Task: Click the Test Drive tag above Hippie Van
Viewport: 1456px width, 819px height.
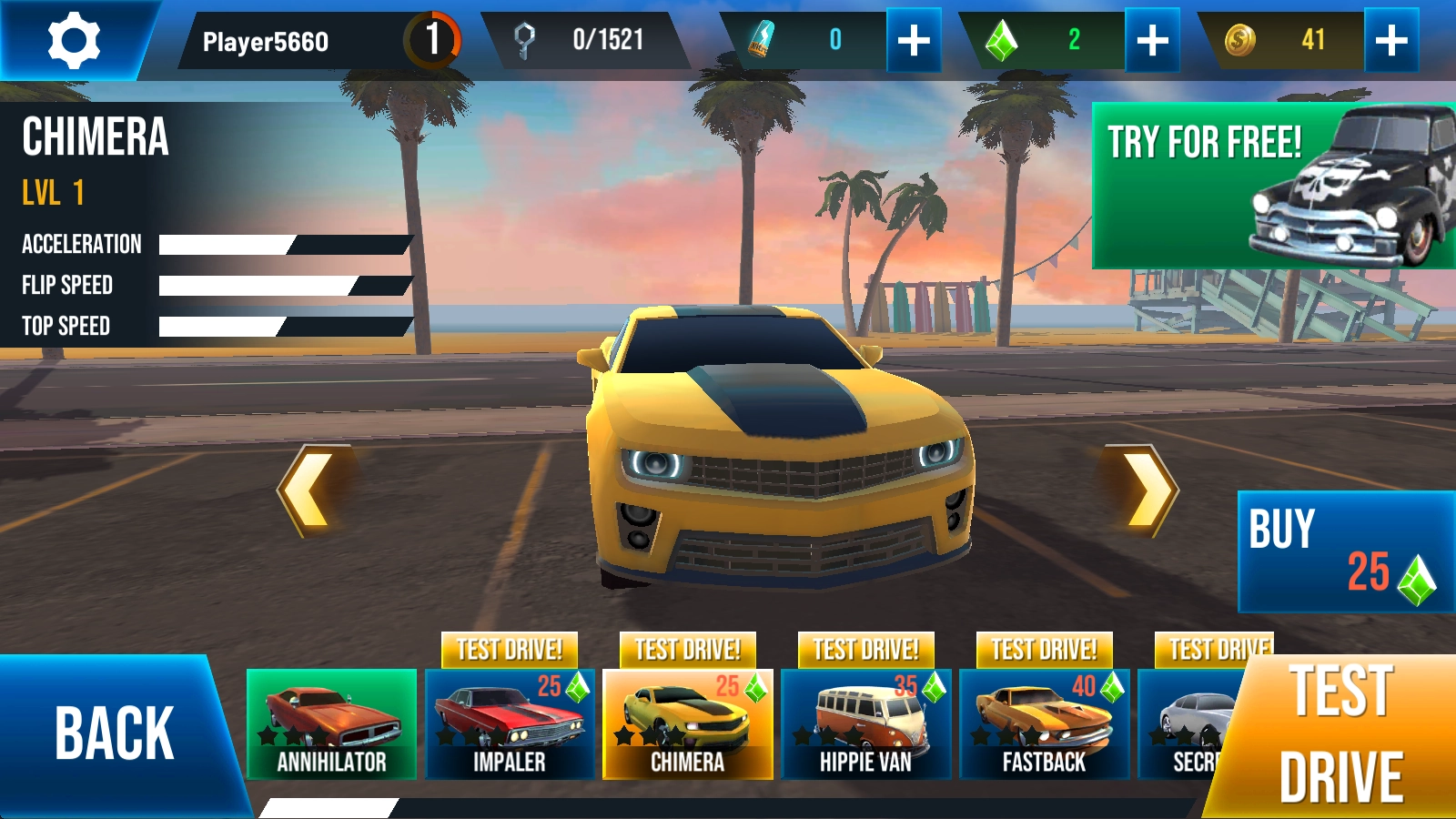Action: [865, 650]
